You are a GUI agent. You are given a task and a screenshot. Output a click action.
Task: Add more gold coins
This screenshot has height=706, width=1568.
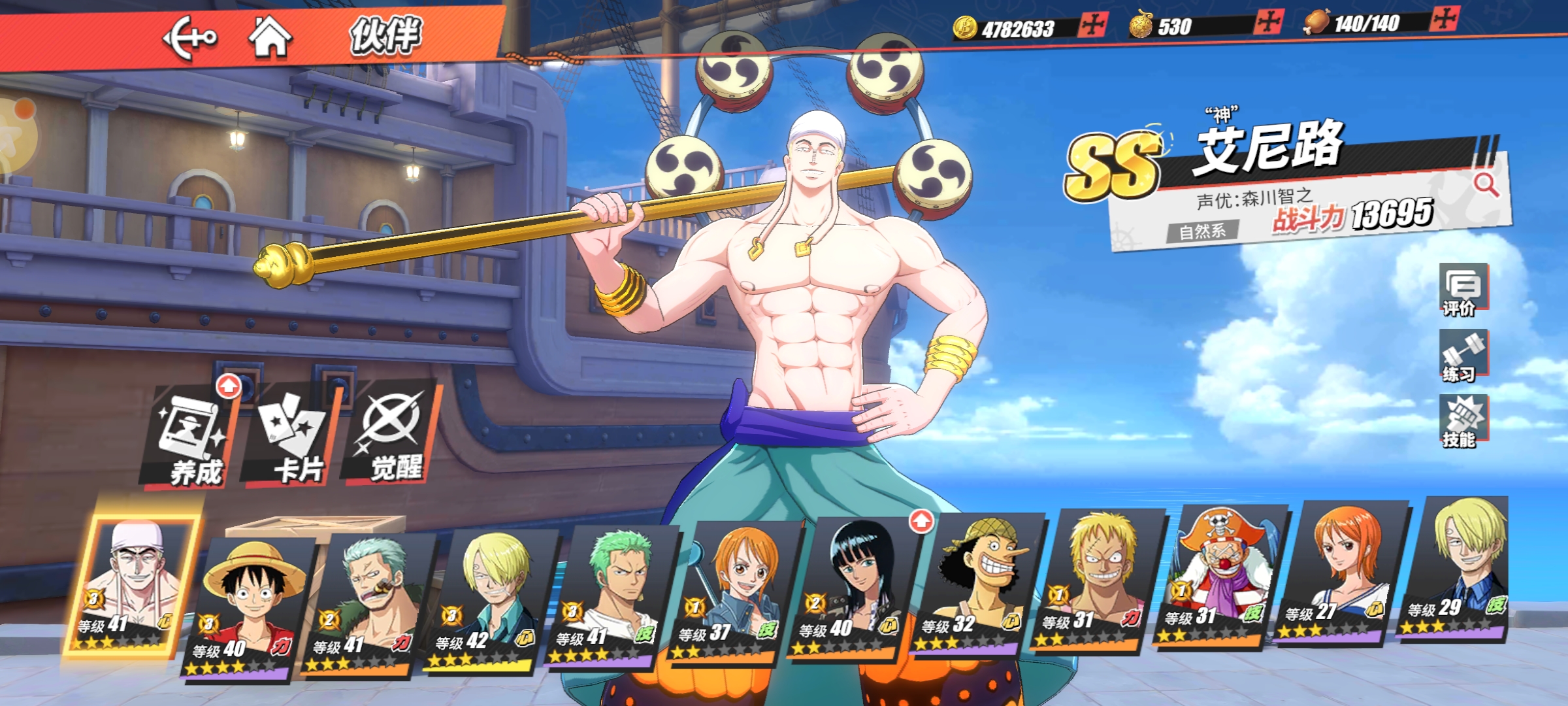[x=1092, y=25]
